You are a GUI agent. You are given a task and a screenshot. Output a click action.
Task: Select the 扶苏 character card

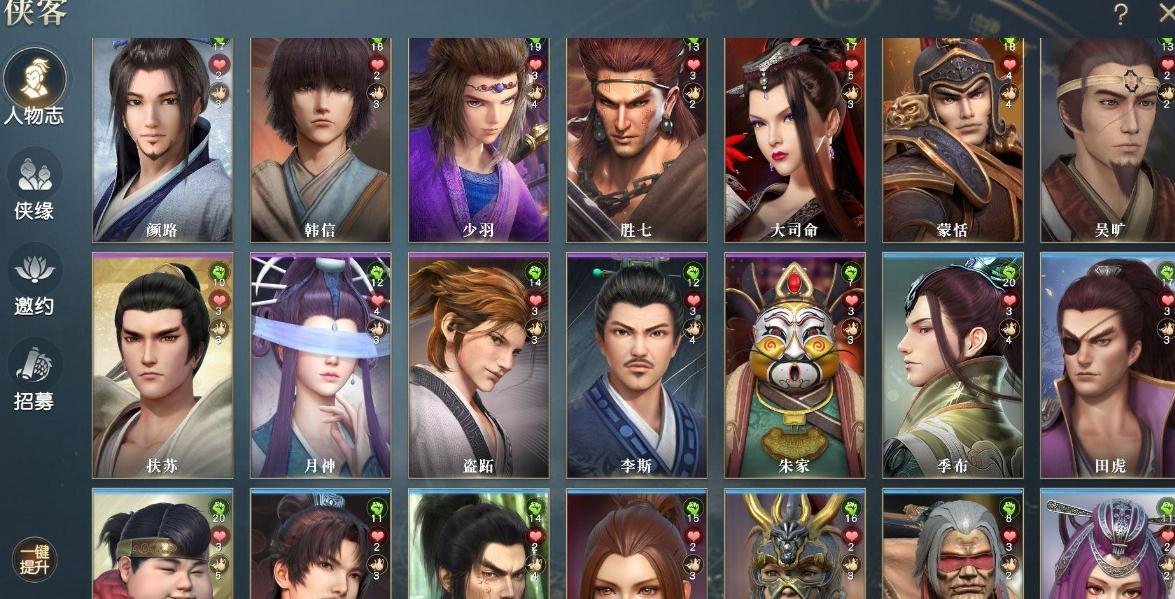[x=162, y=365]
